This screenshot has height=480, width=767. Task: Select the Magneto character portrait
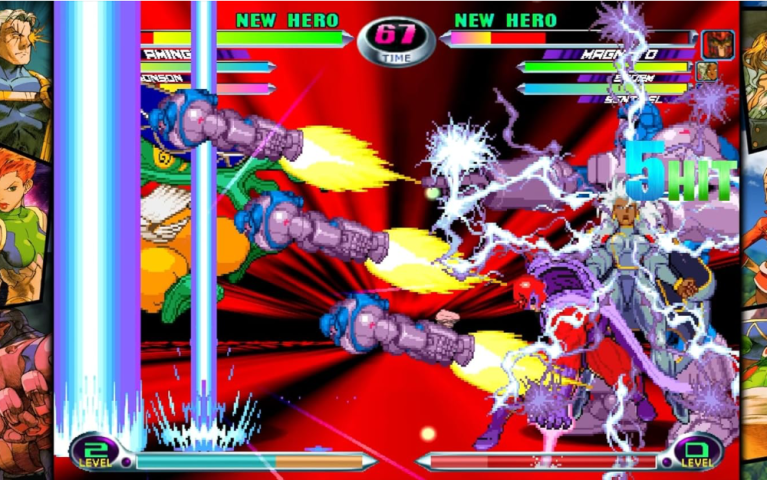[x=717, y=44]
